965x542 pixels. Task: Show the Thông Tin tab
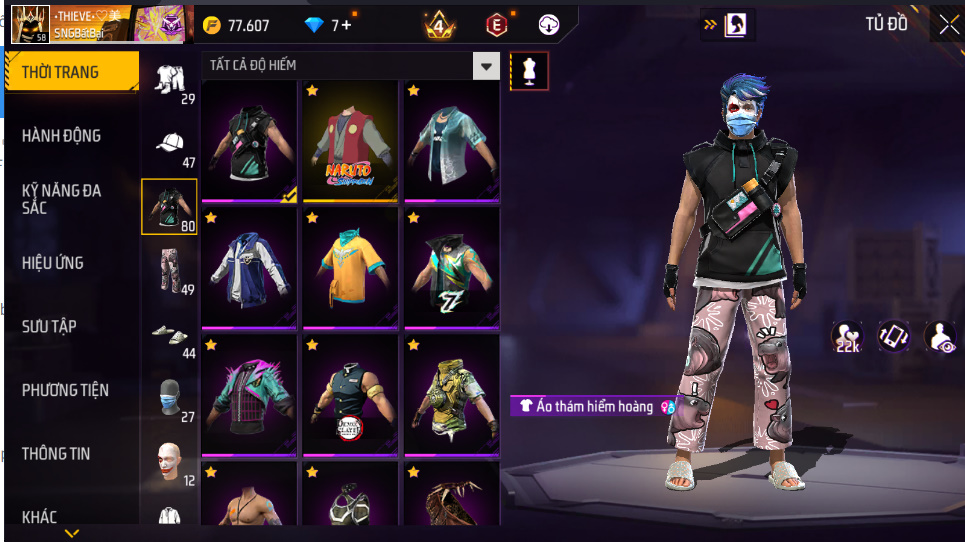click(56, 454)
